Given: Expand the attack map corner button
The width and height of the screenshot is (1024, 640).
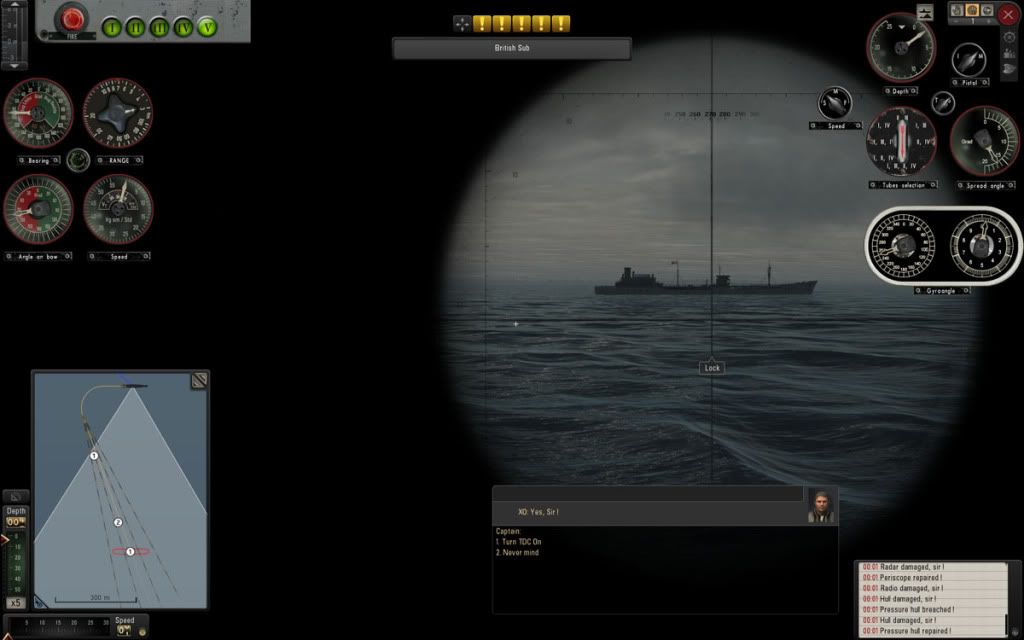Looking at the screenshot, I should 199,380.
